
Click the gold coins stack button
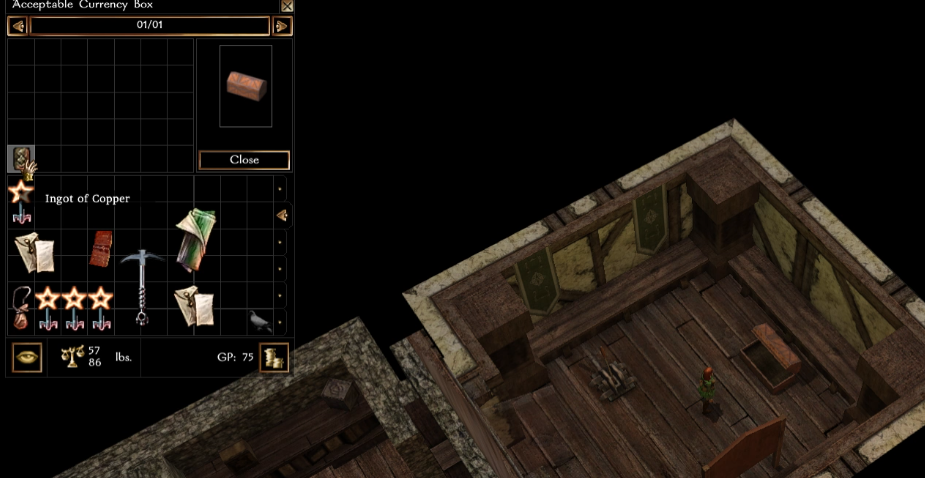274,358
